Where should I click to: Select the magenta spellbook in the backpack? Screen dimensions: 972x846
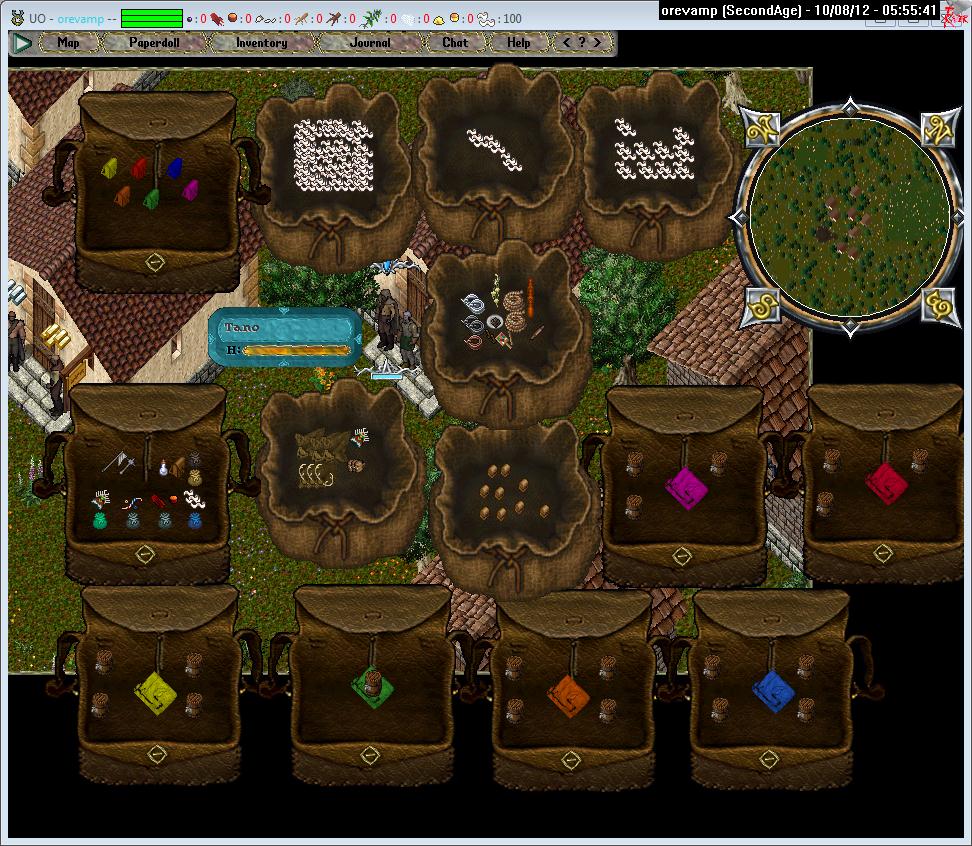686,486
